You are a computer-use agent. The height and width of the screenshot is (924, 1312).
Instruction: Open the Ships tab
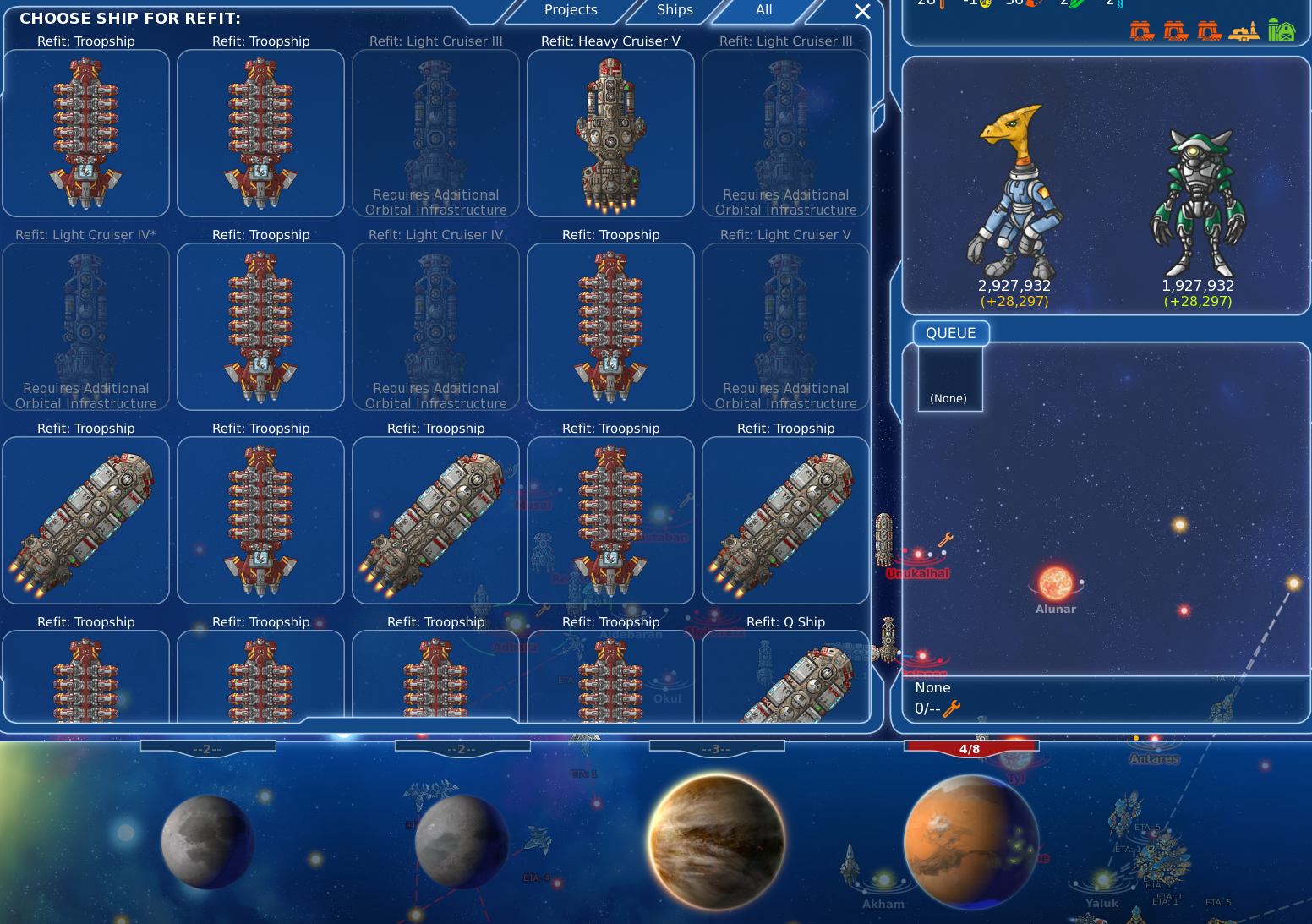(674, 10)
